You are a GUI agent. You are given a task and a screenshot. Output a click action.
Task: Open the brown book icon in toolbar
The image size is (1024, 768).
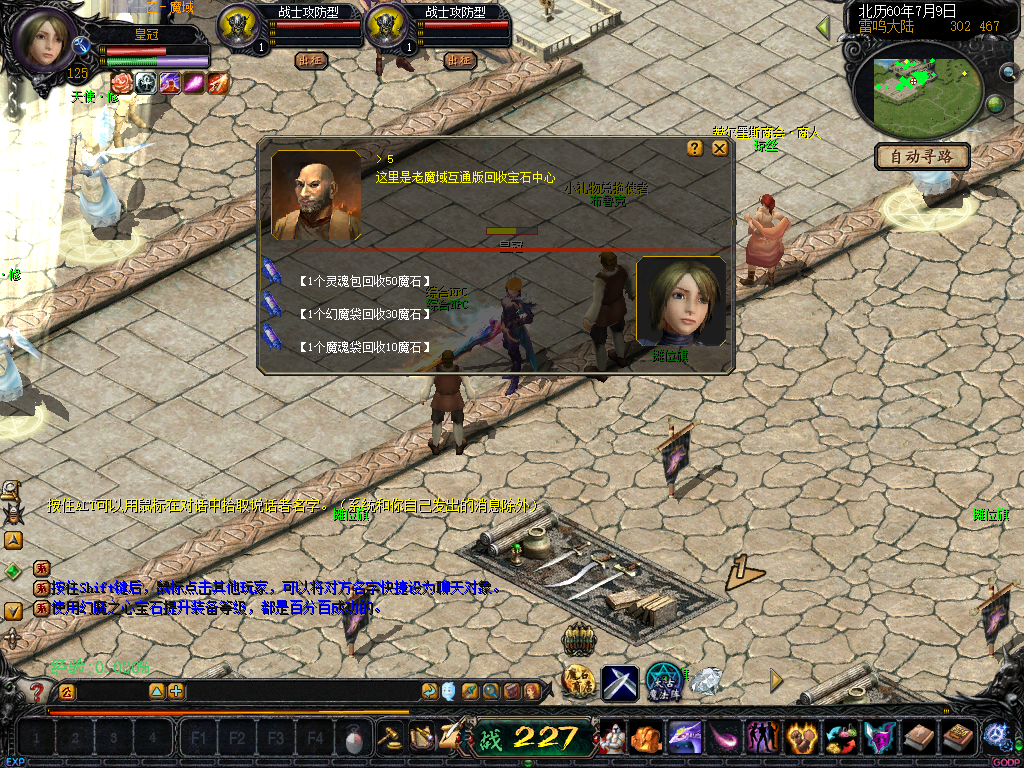916,739
